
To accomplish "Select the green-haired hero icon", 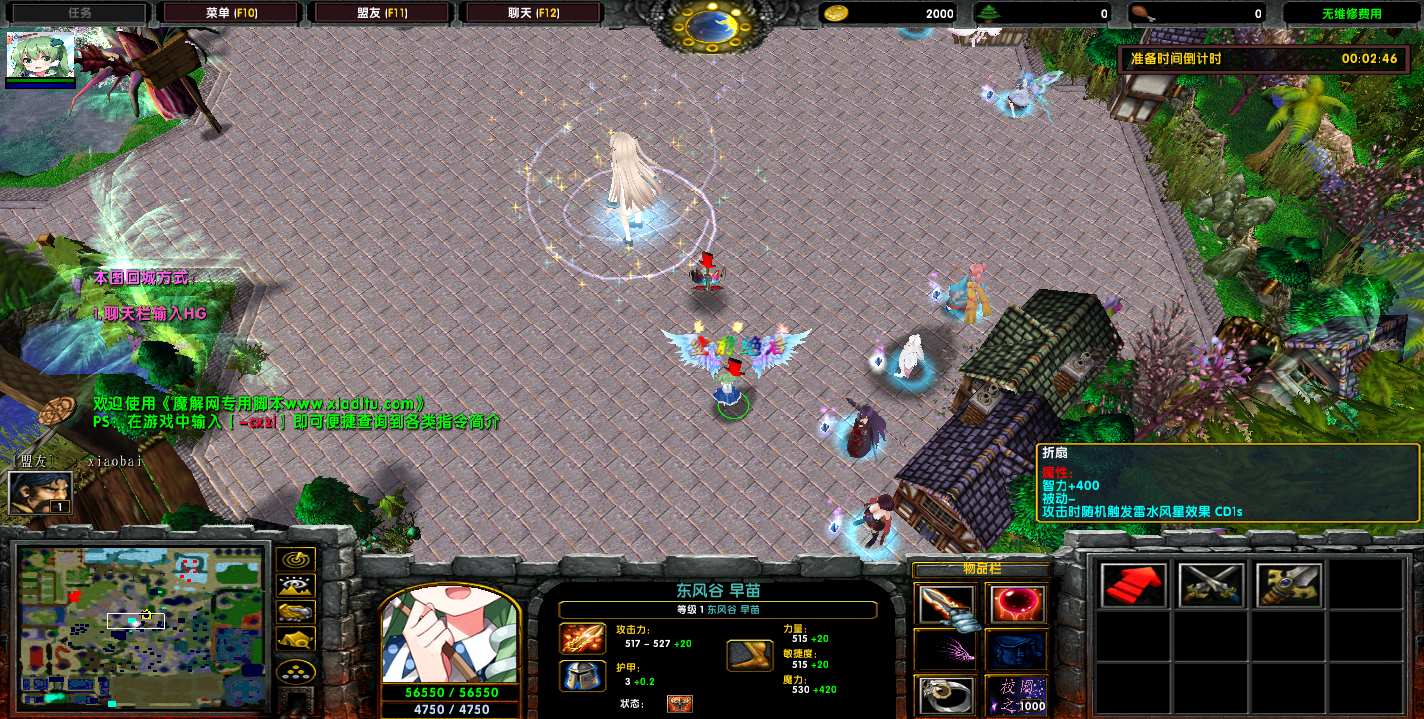I will point(41,56).
